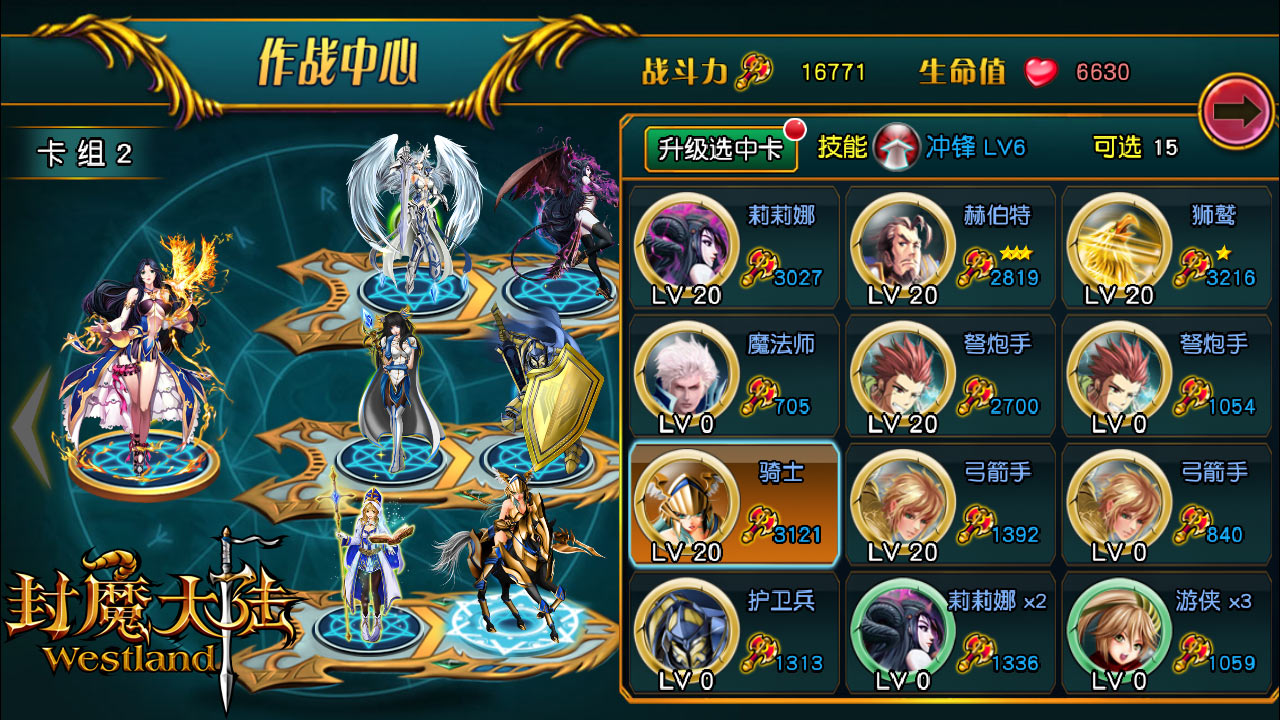Click the heart icon next to 生命值
The image size is (1280, 720).
pyautogui.click(x=1041, y=70)
